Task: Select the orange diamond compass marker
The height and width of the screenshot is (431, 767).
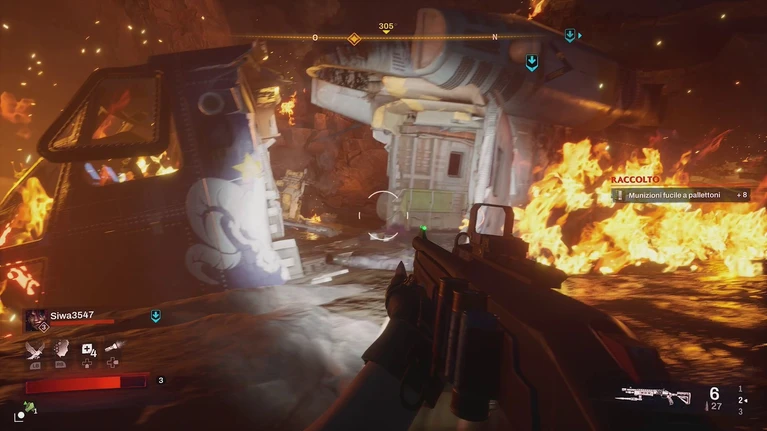Action: [353, 38]
